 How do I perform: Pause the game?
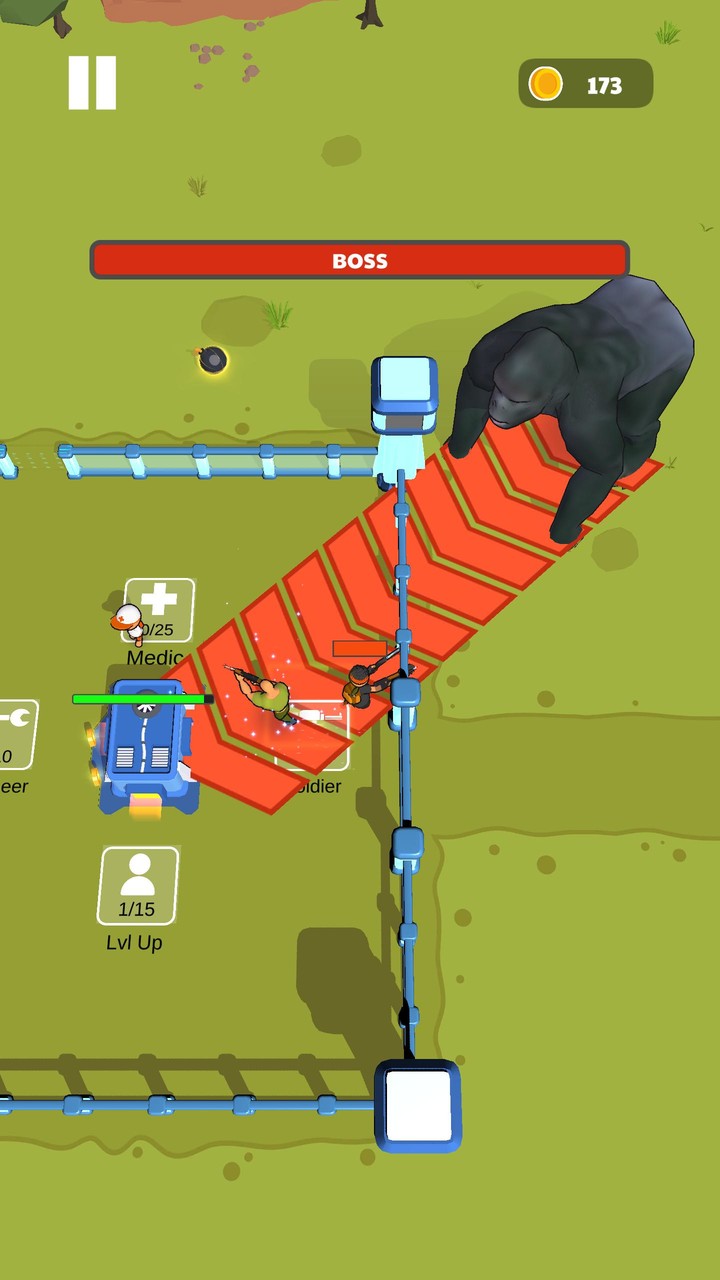click(92, 83)
